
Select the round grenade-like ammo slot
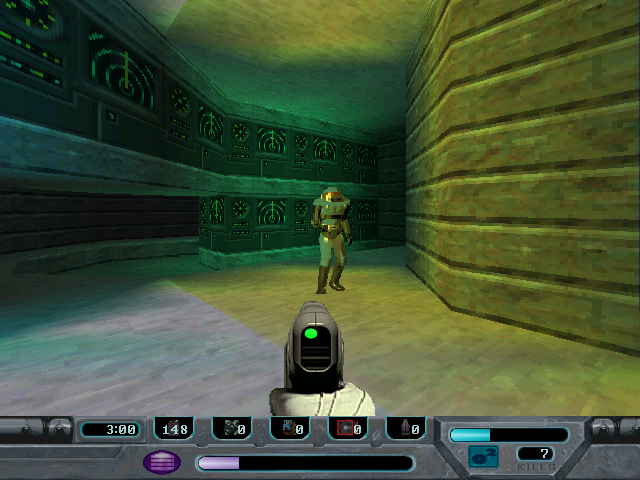[232, 429]
